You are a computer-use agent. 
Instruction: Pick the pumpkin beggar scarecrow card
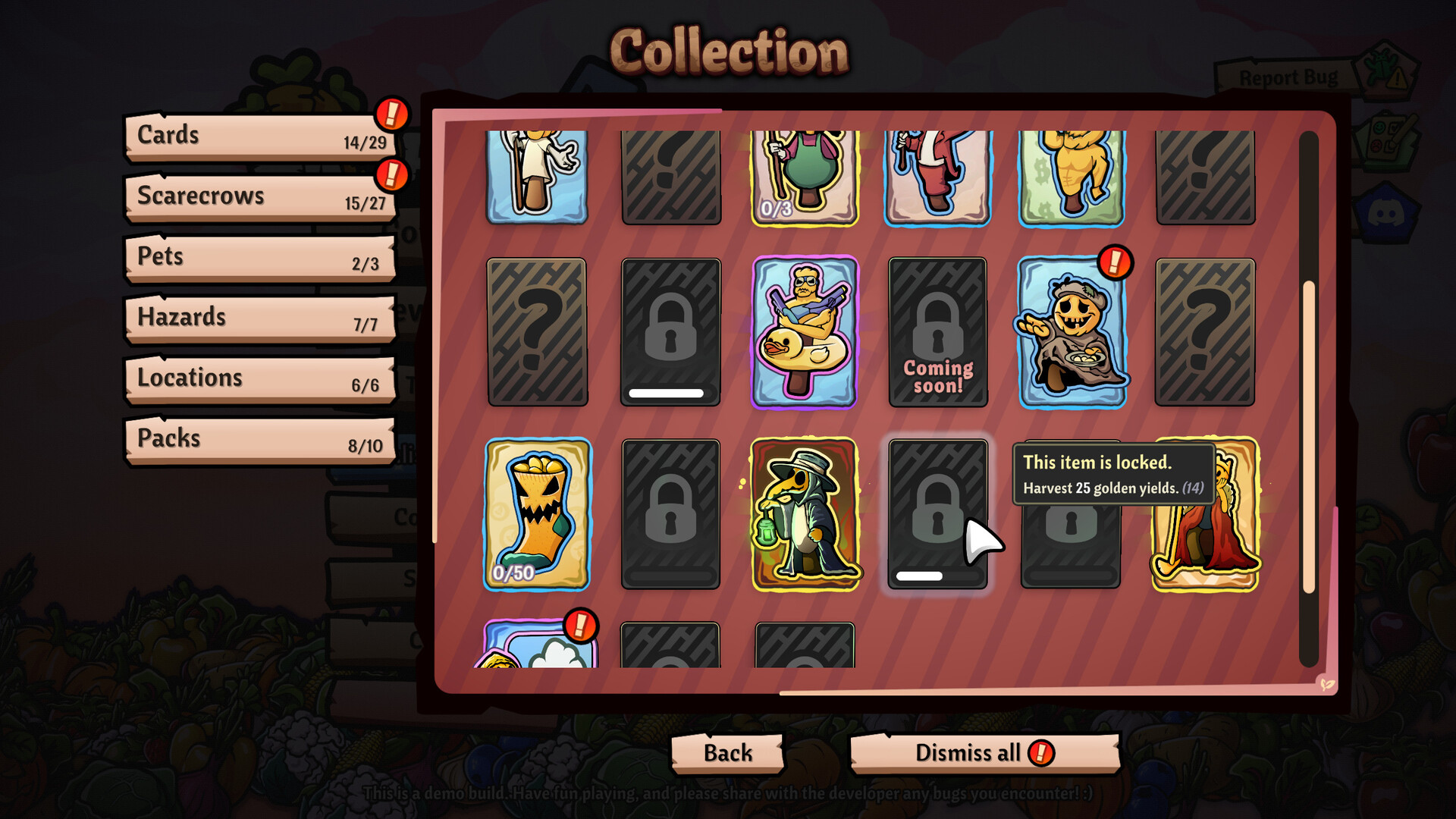click(1072, 331)
